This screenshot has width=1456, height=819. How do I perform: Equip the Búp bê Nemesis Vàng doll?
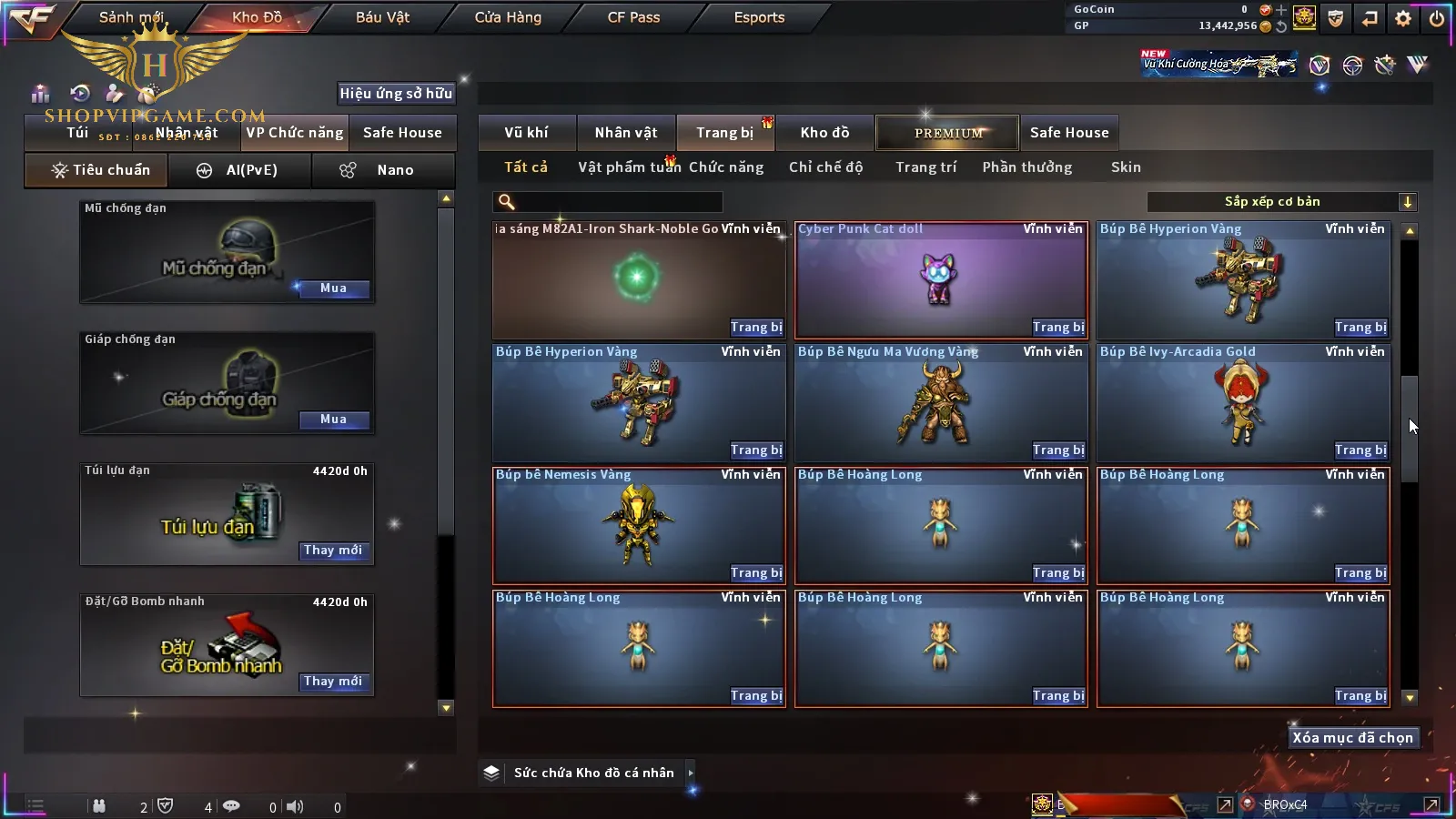(756, 573)
